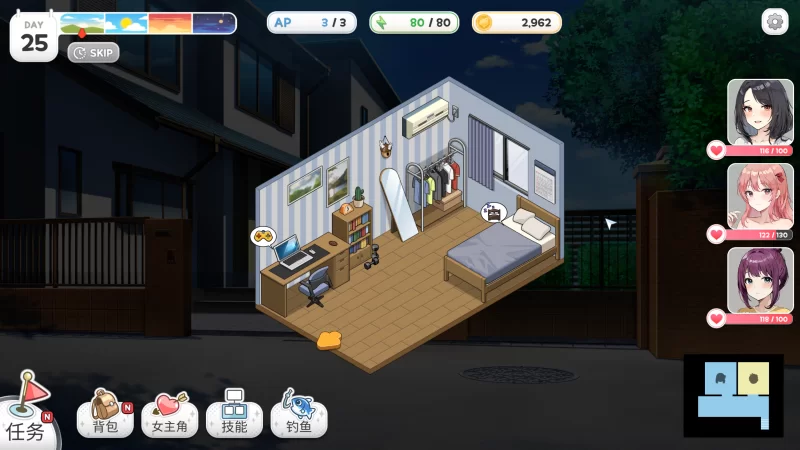This screenshot has height=450, width=800.
Task: Select the purple-haired girl portrait
Action: click(x=760, y=280)
